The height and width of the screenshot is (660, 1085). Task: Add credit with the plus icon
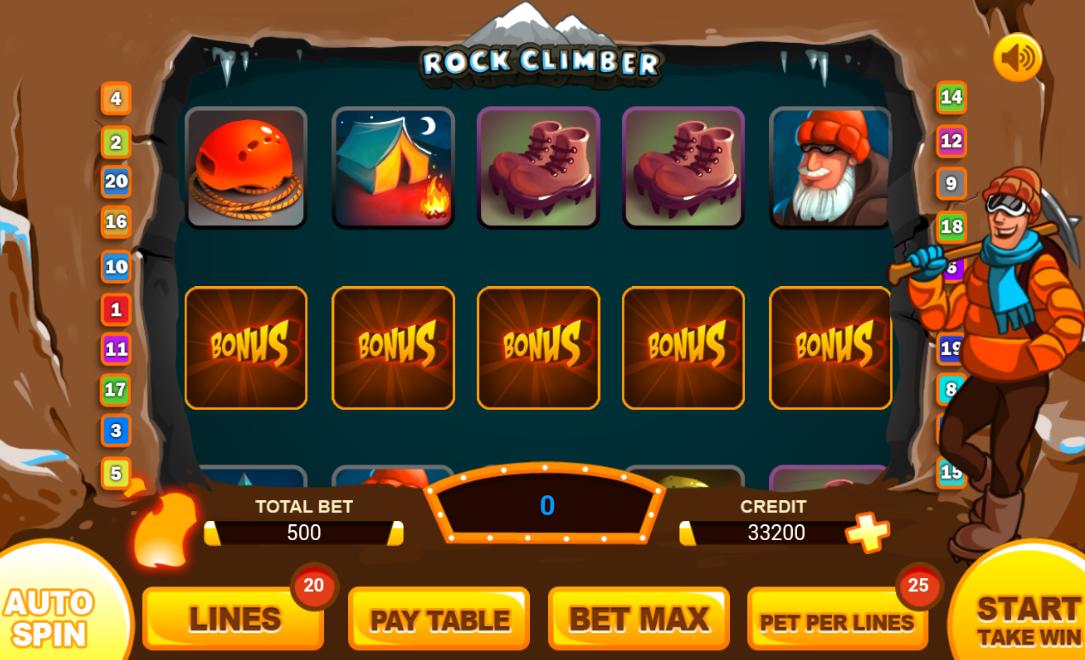click(x=867, y=532)
